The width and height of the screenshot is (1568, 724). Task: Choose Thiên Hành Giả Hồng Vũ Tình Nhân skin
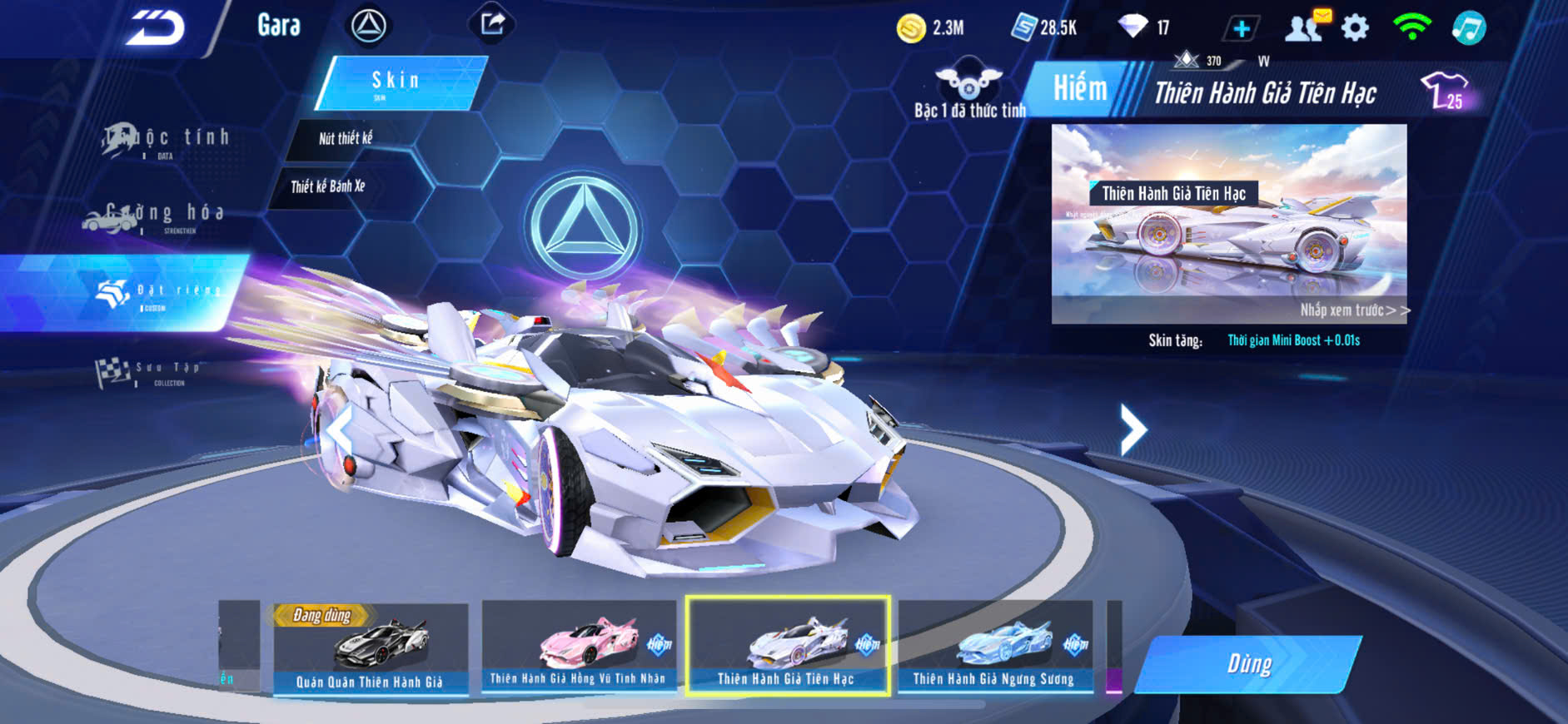579,646
